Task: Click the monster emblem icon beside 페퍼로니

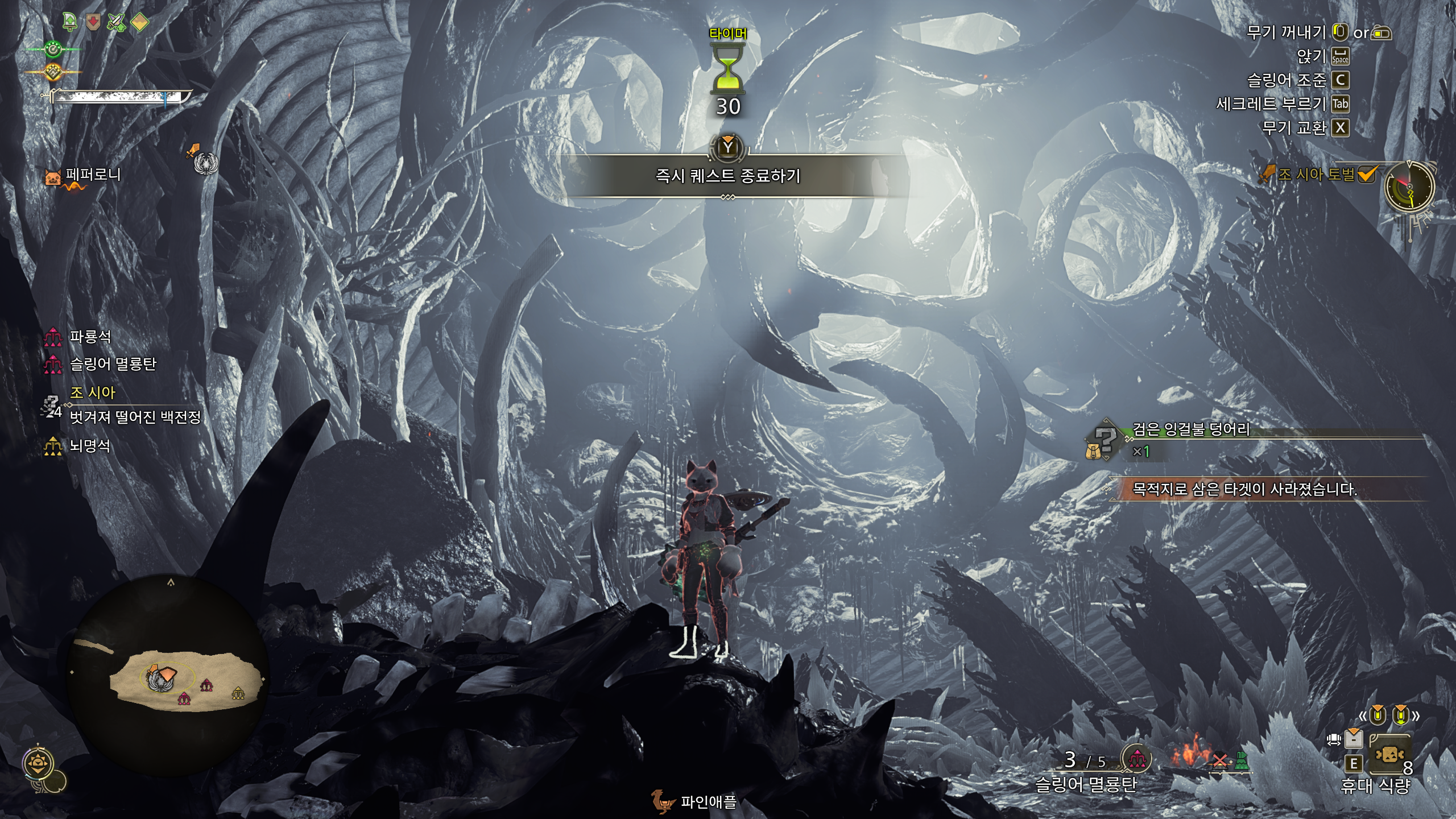Action: [205, 163]
